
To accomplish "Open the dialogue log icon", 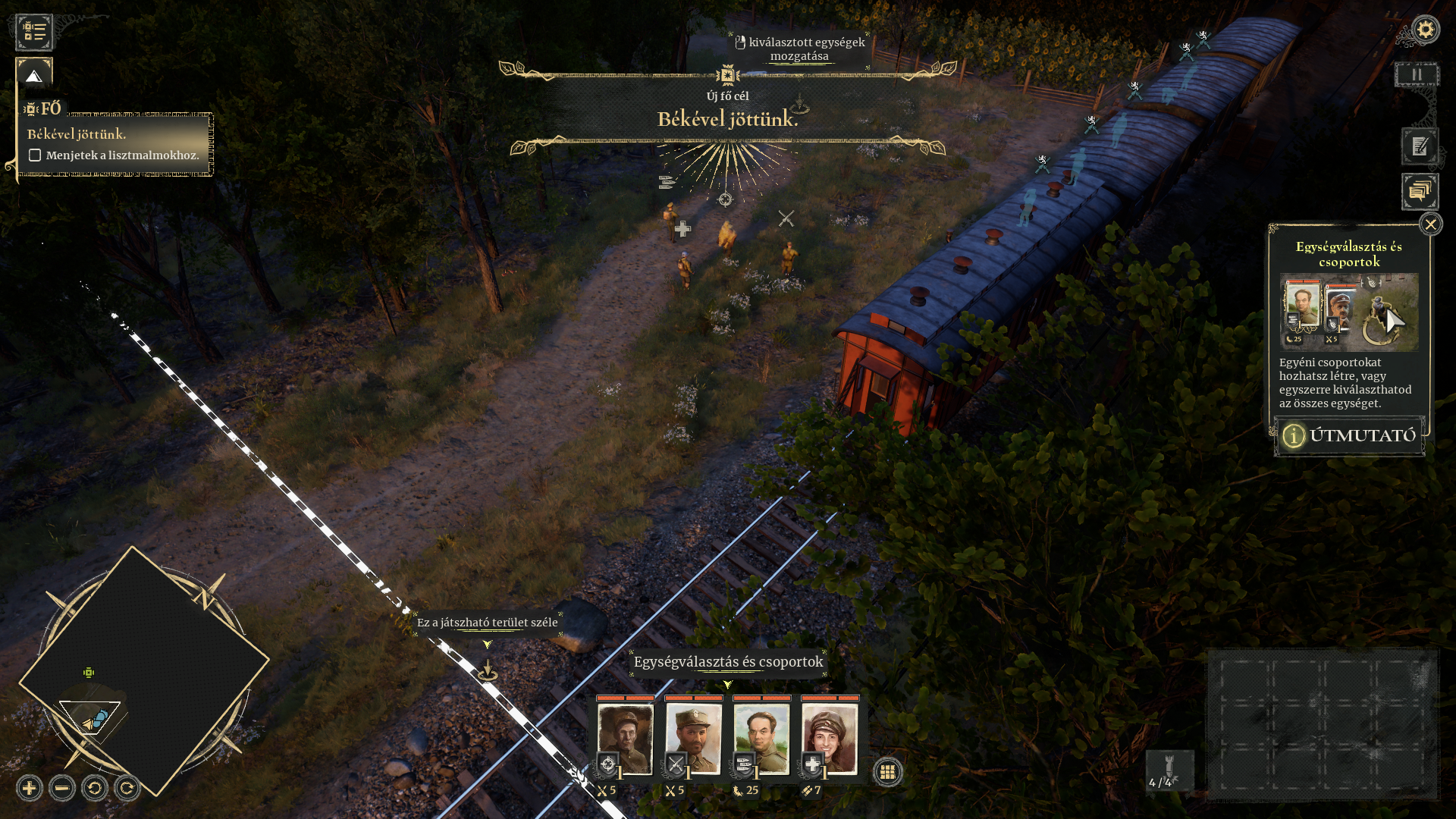I will coord(1420,192).
